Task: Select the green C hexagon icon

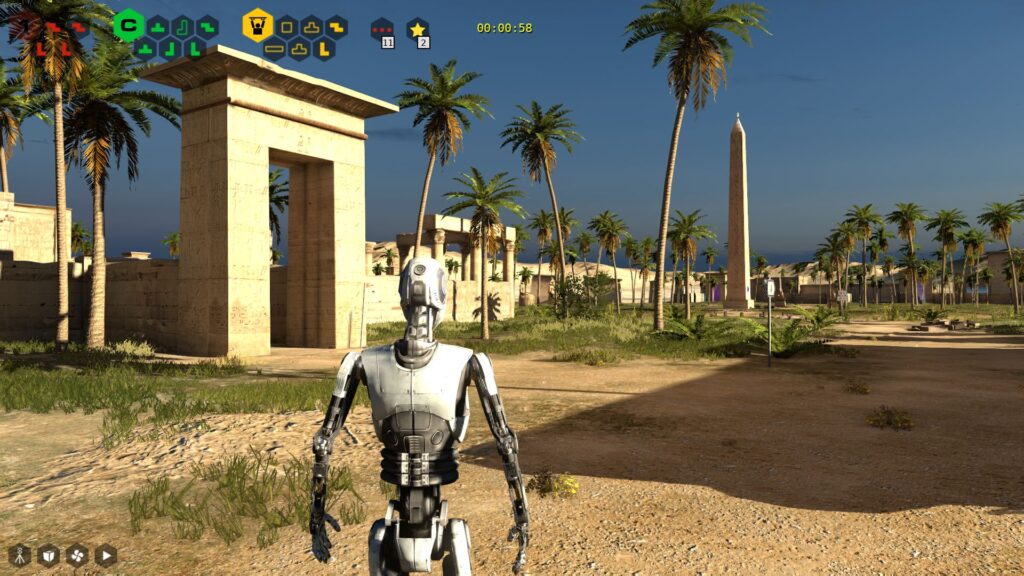Action: pos(128,25)
